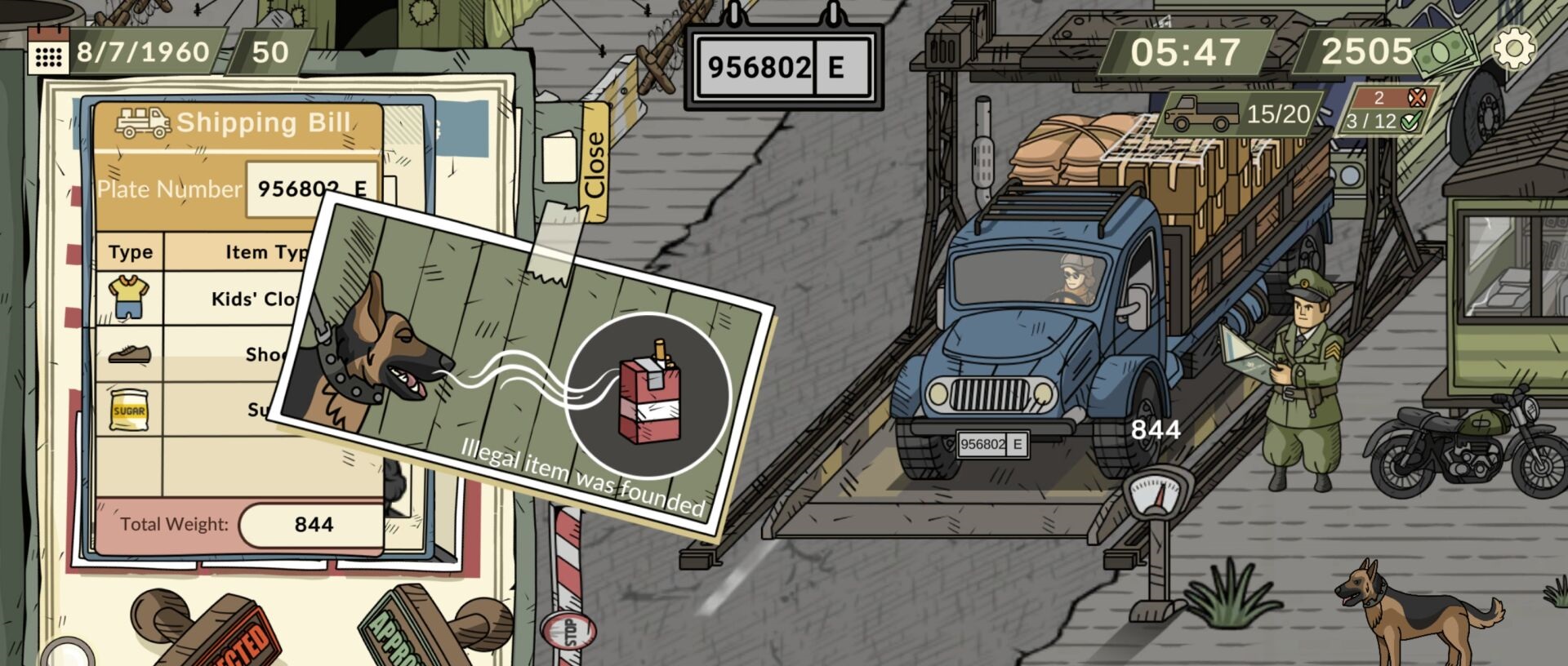Open the settings gear menu
The width and height of the screenshot is (1568, 666).
(1513, 49)
